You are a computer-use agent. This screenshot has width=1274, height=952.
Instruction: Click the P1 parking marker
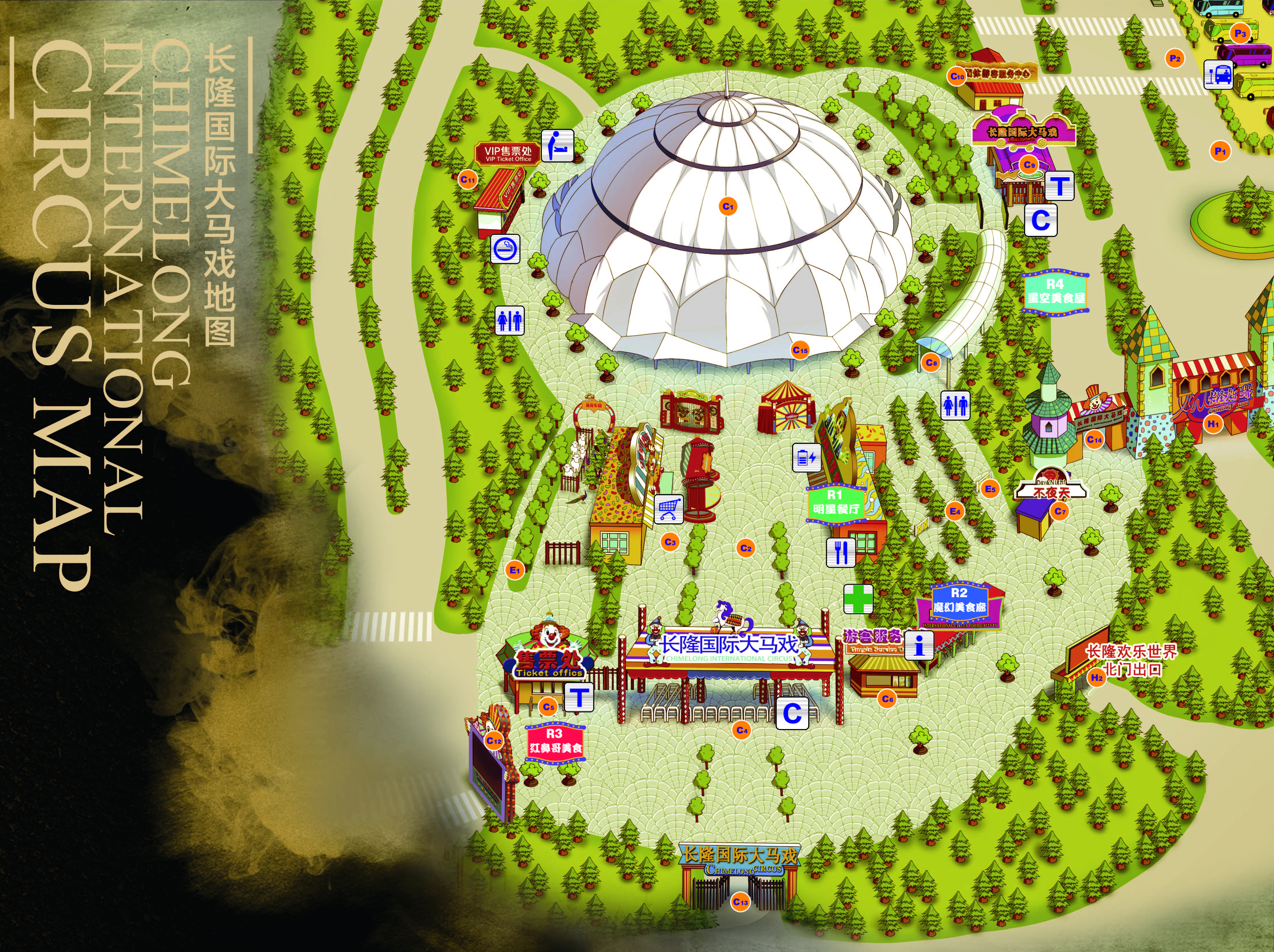tap(1219, 151)
